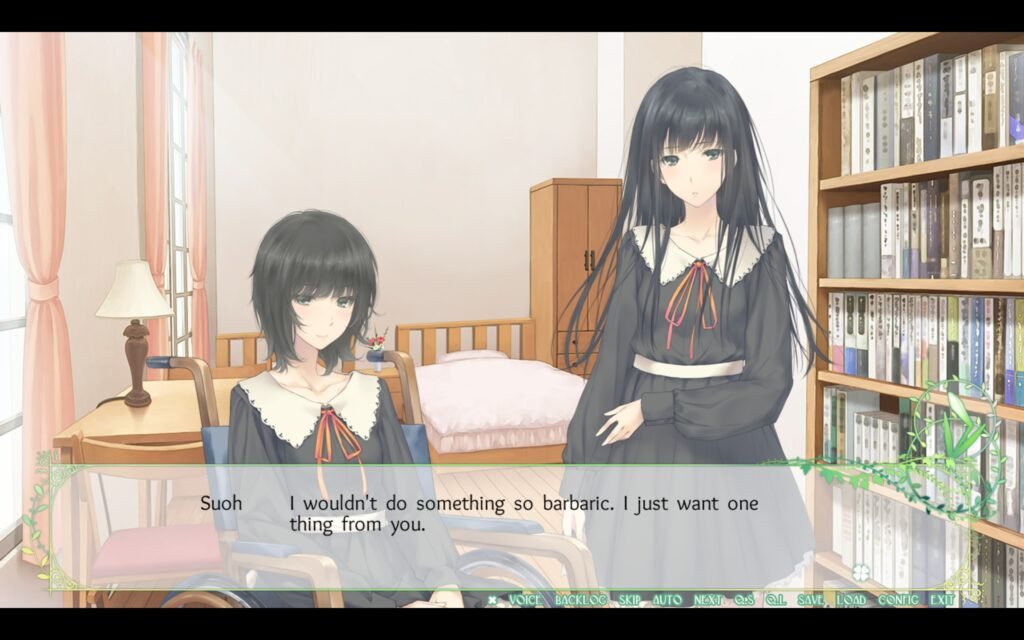Open the BACKLOG of past dialogue
Viewport: 1024px width, 640px height.
[580, 600]
